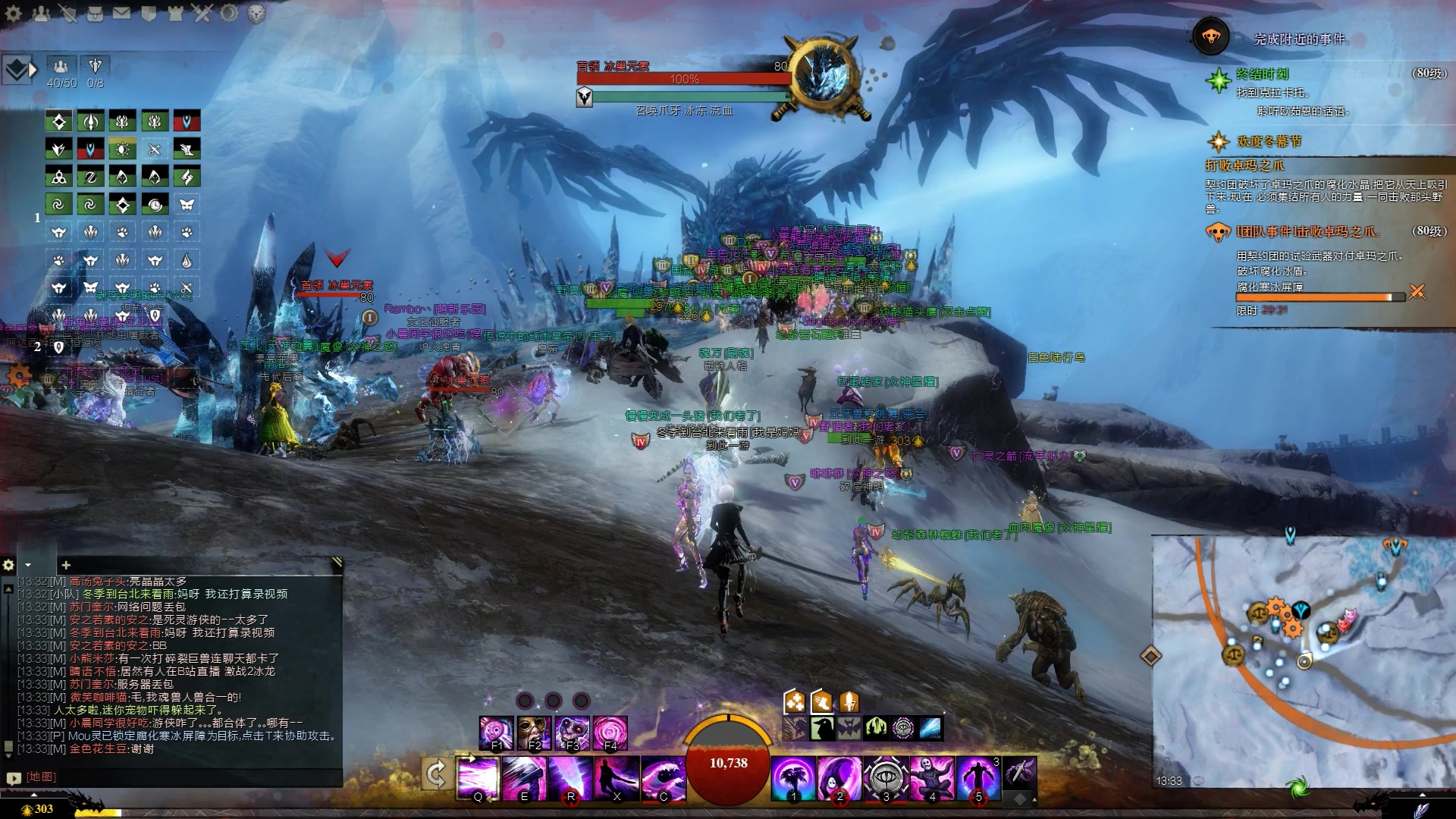Open the inventory bag icon
1456x819 pixels.
point(94,13)
